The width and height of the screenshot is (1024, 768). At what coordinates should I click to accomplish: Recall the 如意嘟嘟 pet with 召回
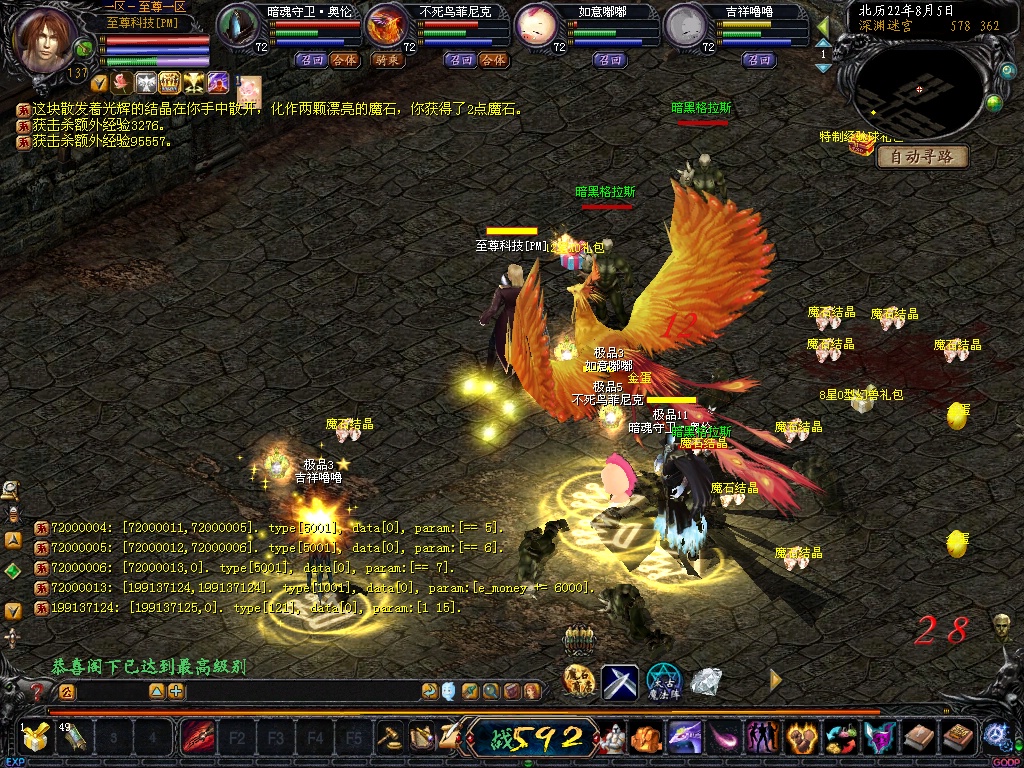pyautogui.click(x=609, y=60)
